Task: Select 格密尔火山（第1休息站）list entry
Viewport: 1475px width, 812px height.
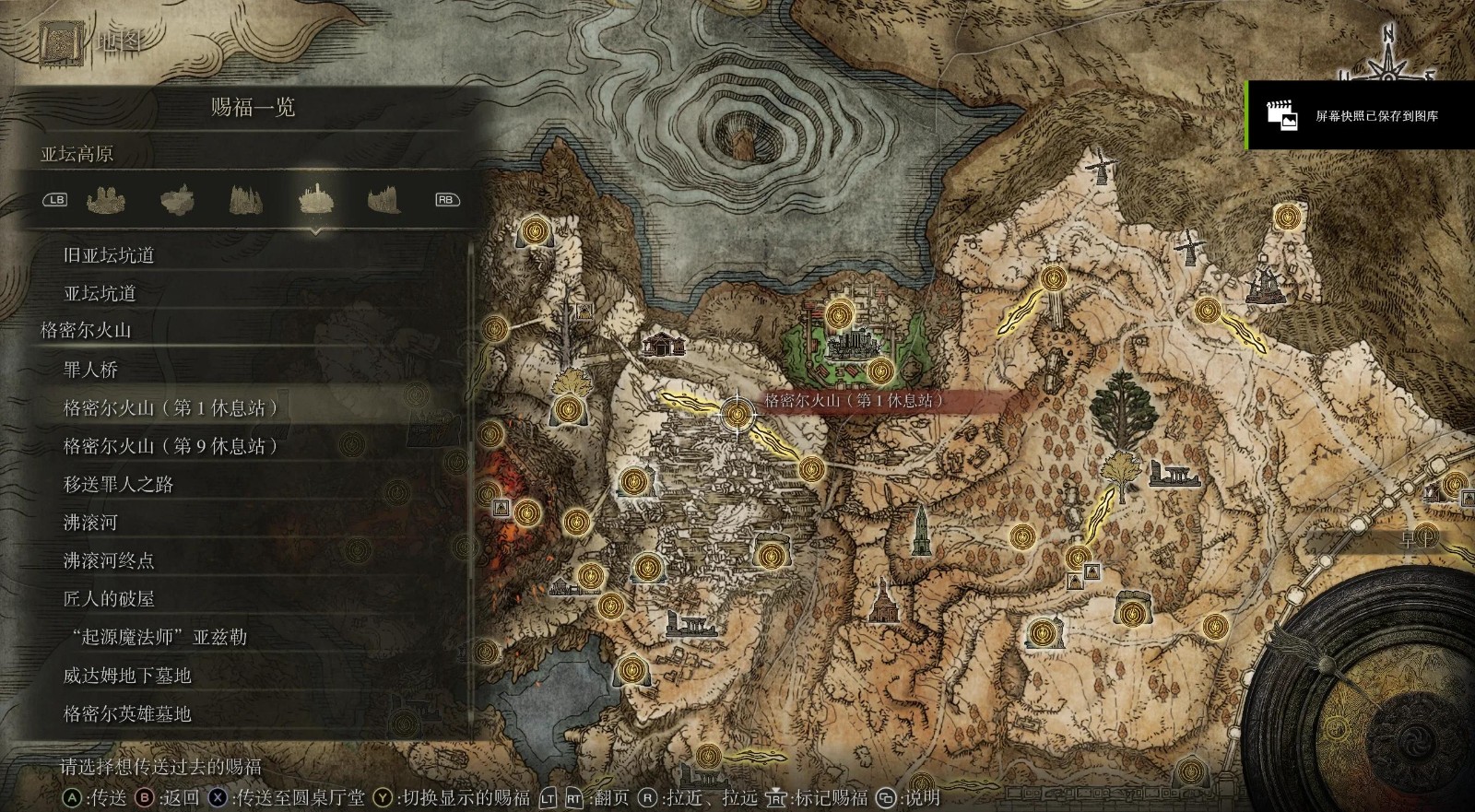Action: [171, 407]
